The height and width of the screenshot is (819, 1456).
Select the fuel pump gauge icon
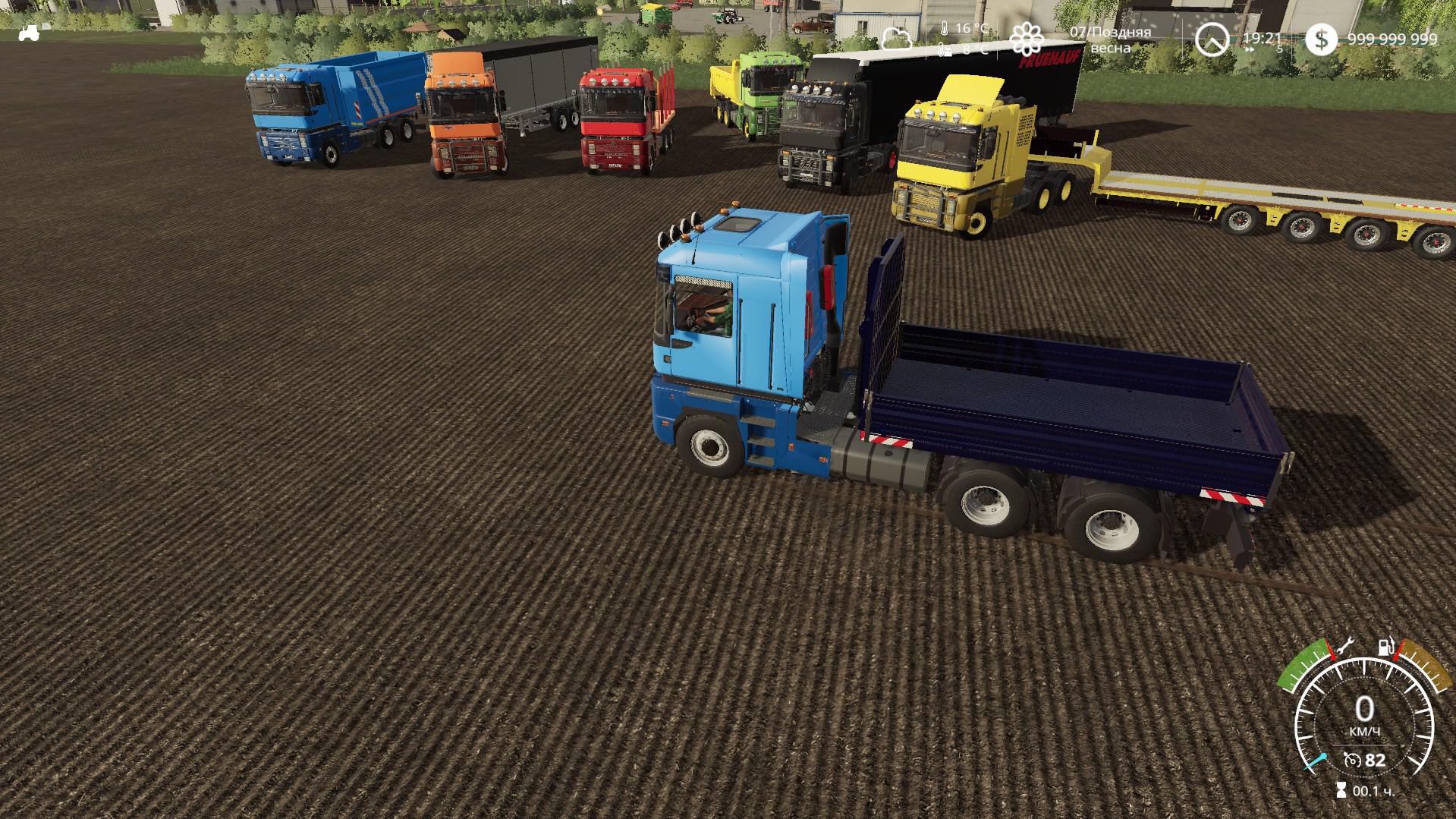tap(1386, 647)
